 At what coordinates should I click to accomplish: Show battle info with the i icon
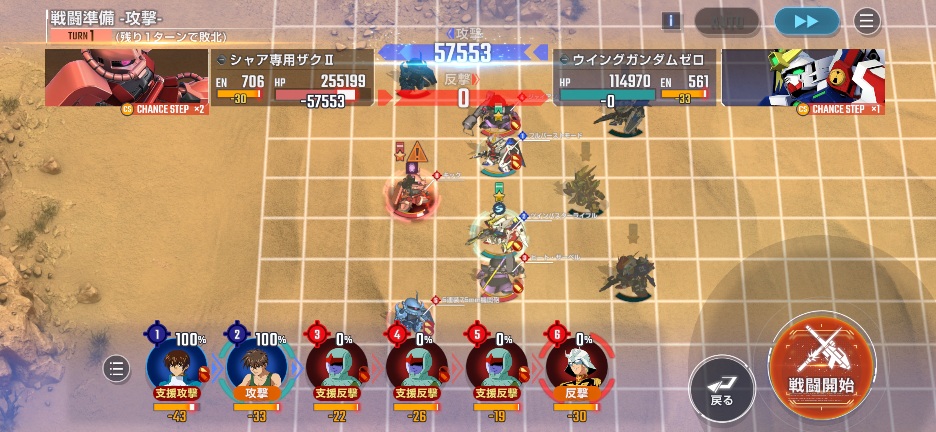672,21
